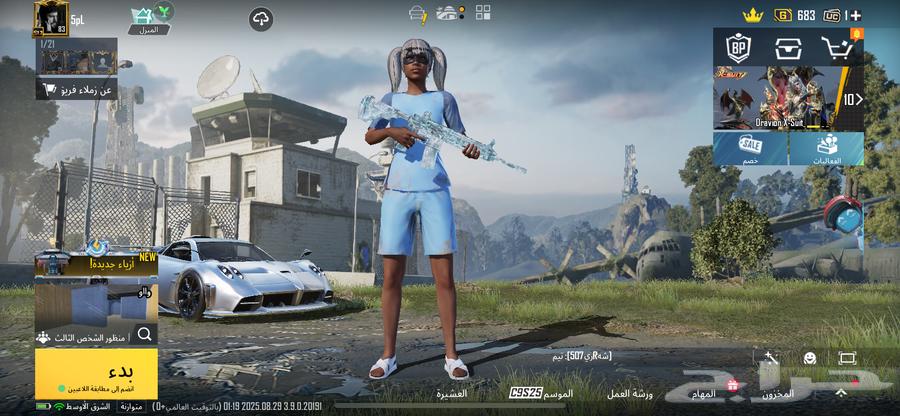Open the crate box icon
The height and width of the screenshot is (416, 900).
(x=788, y=47)
